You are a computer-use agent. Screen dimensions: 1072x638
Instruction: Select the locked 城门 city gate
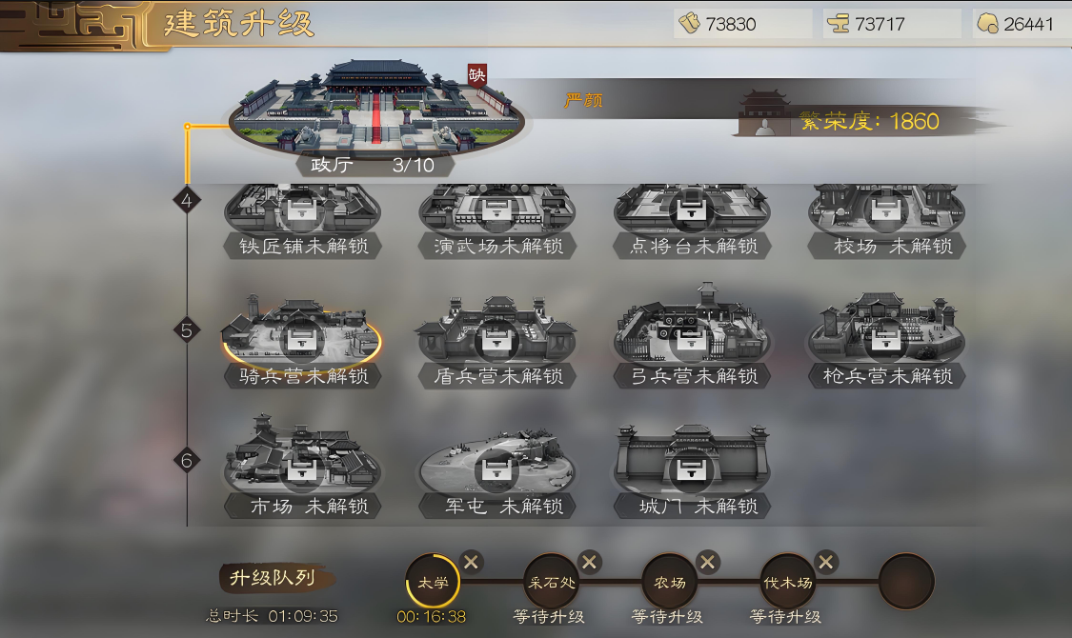coord(691,464)
